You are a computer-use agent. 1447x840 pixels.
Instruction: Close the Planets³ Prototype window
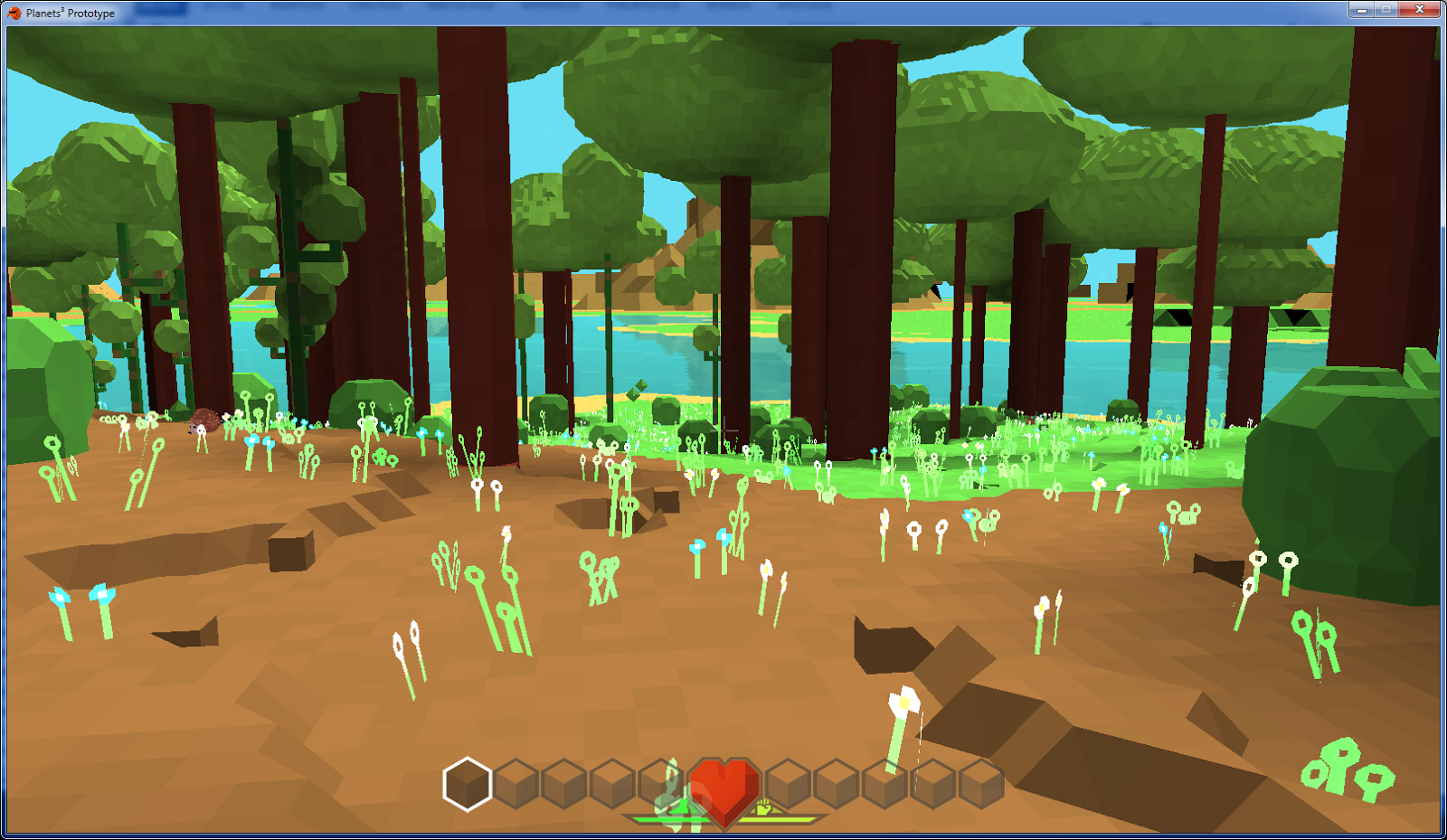[x=1419, y=10]
